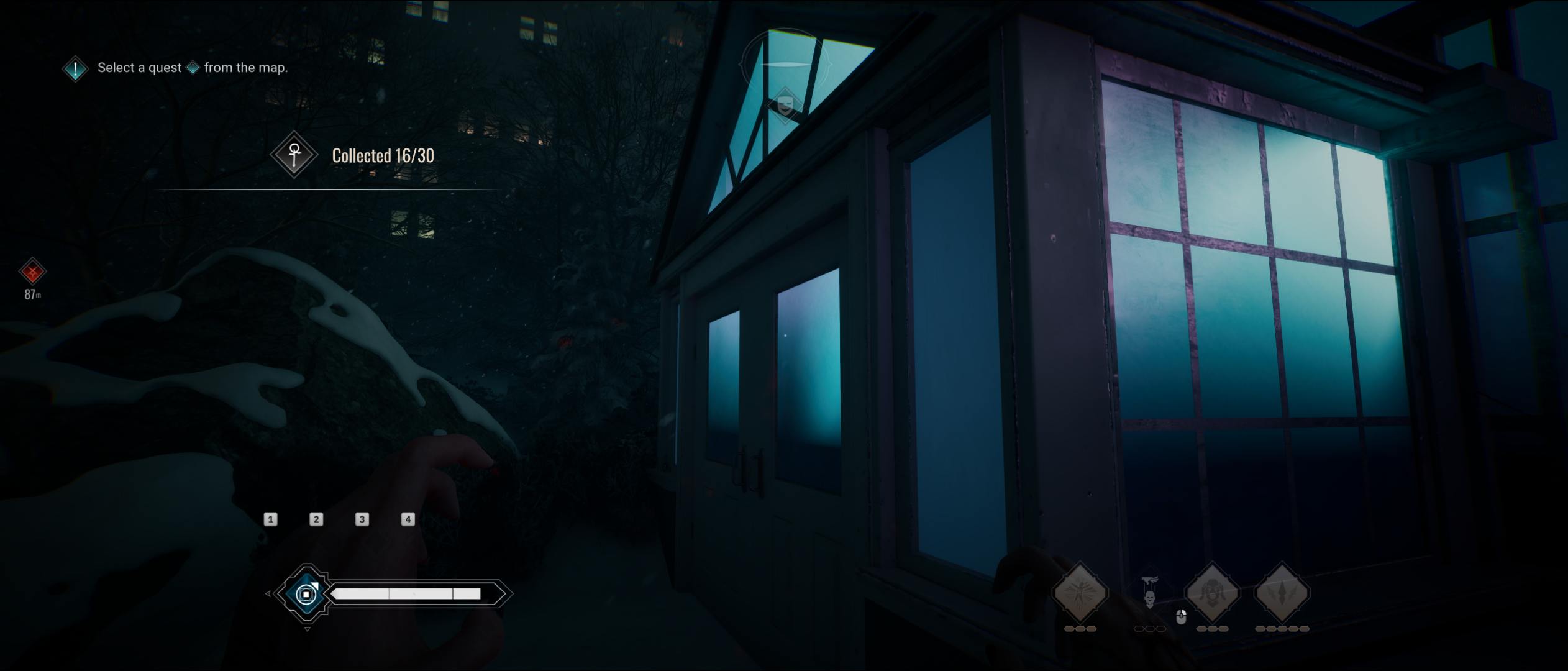Click the quest alert diamond icon
1568x671 pixels.
click(75, 68)
